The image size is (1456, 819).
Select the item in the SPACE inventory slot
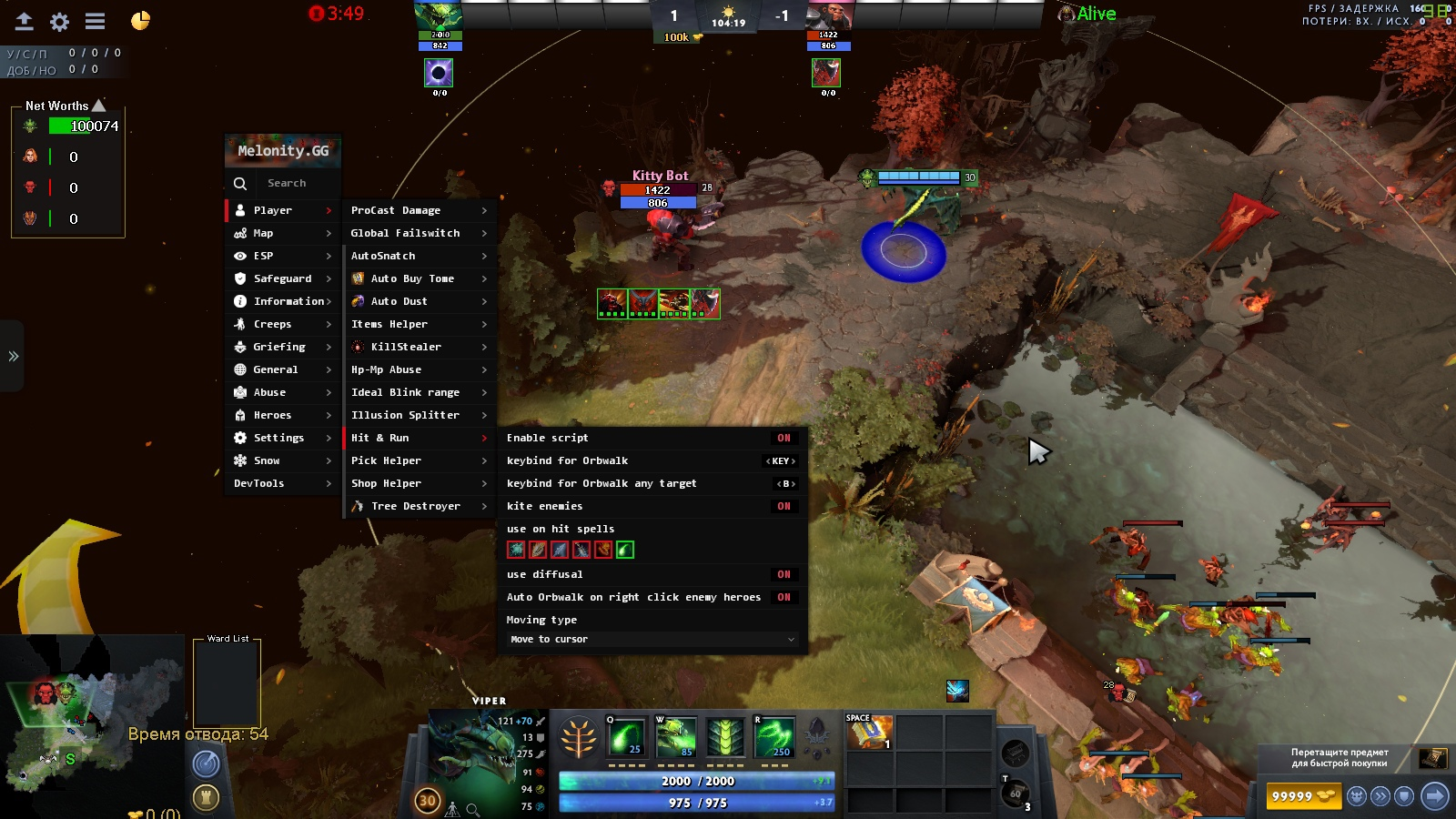coord(869,732)
